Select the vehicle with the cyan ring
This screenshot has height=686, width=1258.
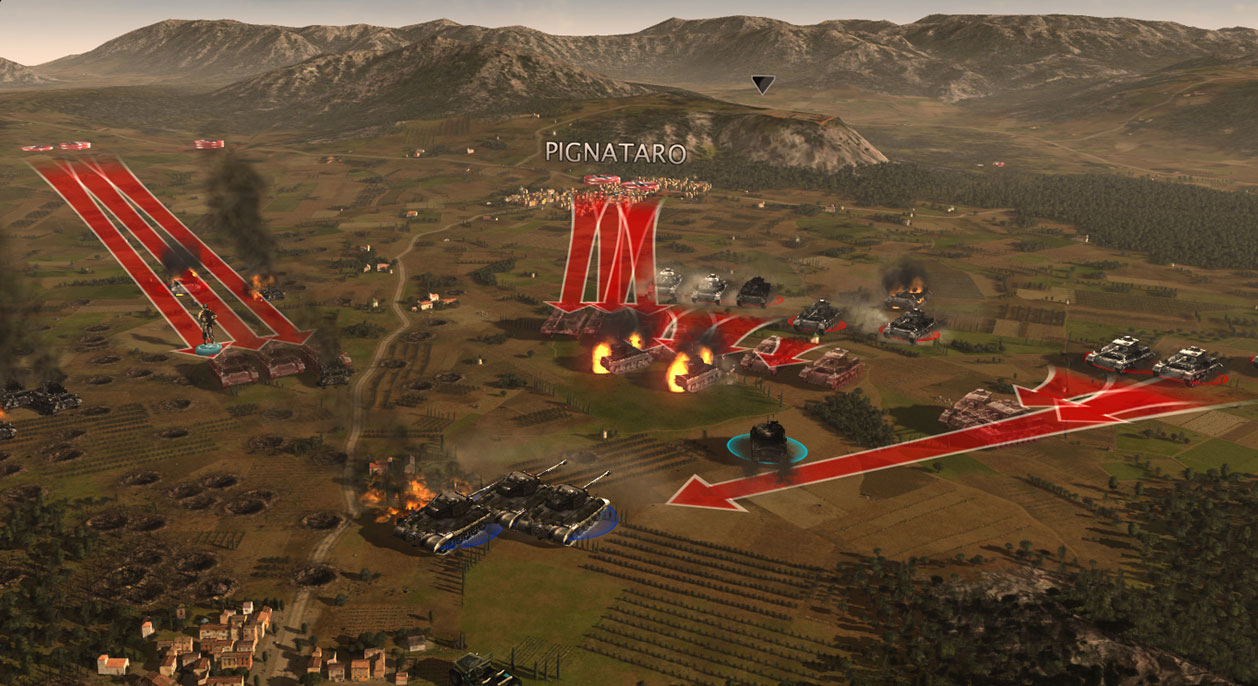[767, 441]
